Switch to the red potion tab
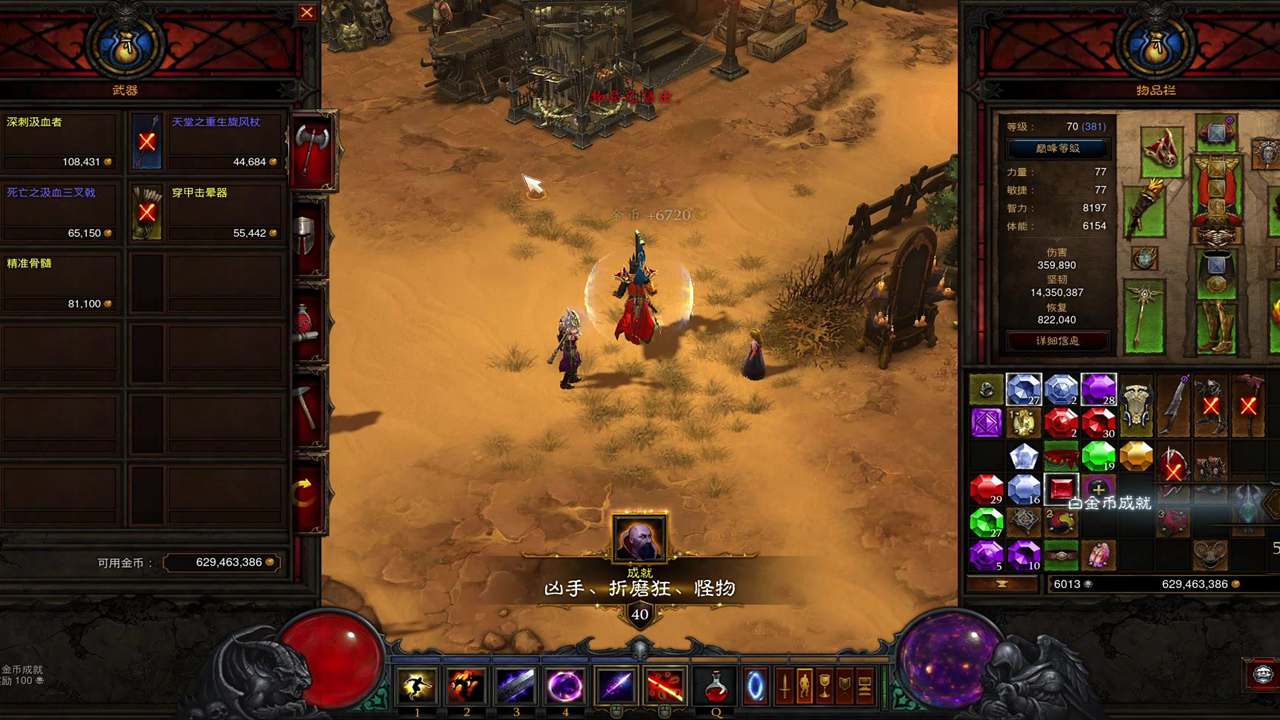The width and height of the screenshot is (1280, 720). click(x=307, y=322)
